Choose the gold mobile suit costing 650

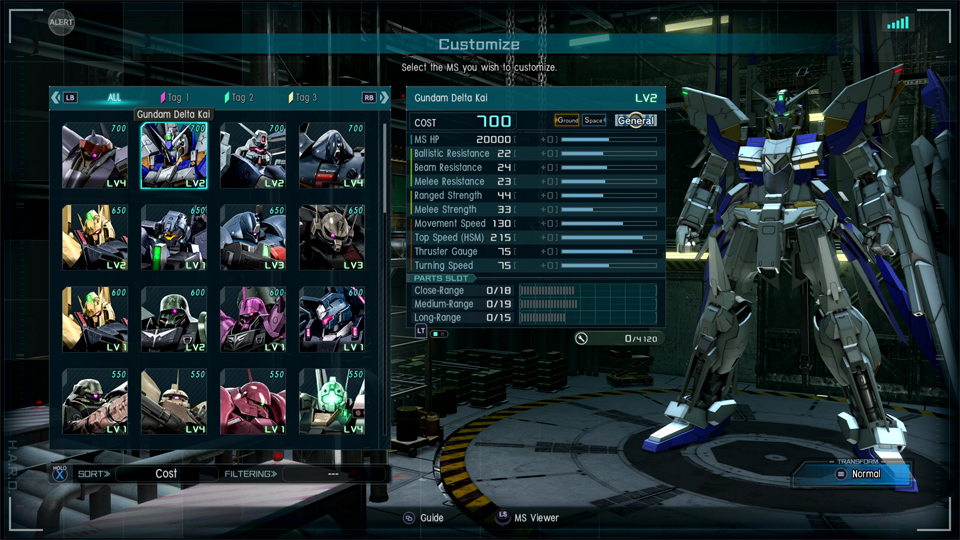click(95, 238)
